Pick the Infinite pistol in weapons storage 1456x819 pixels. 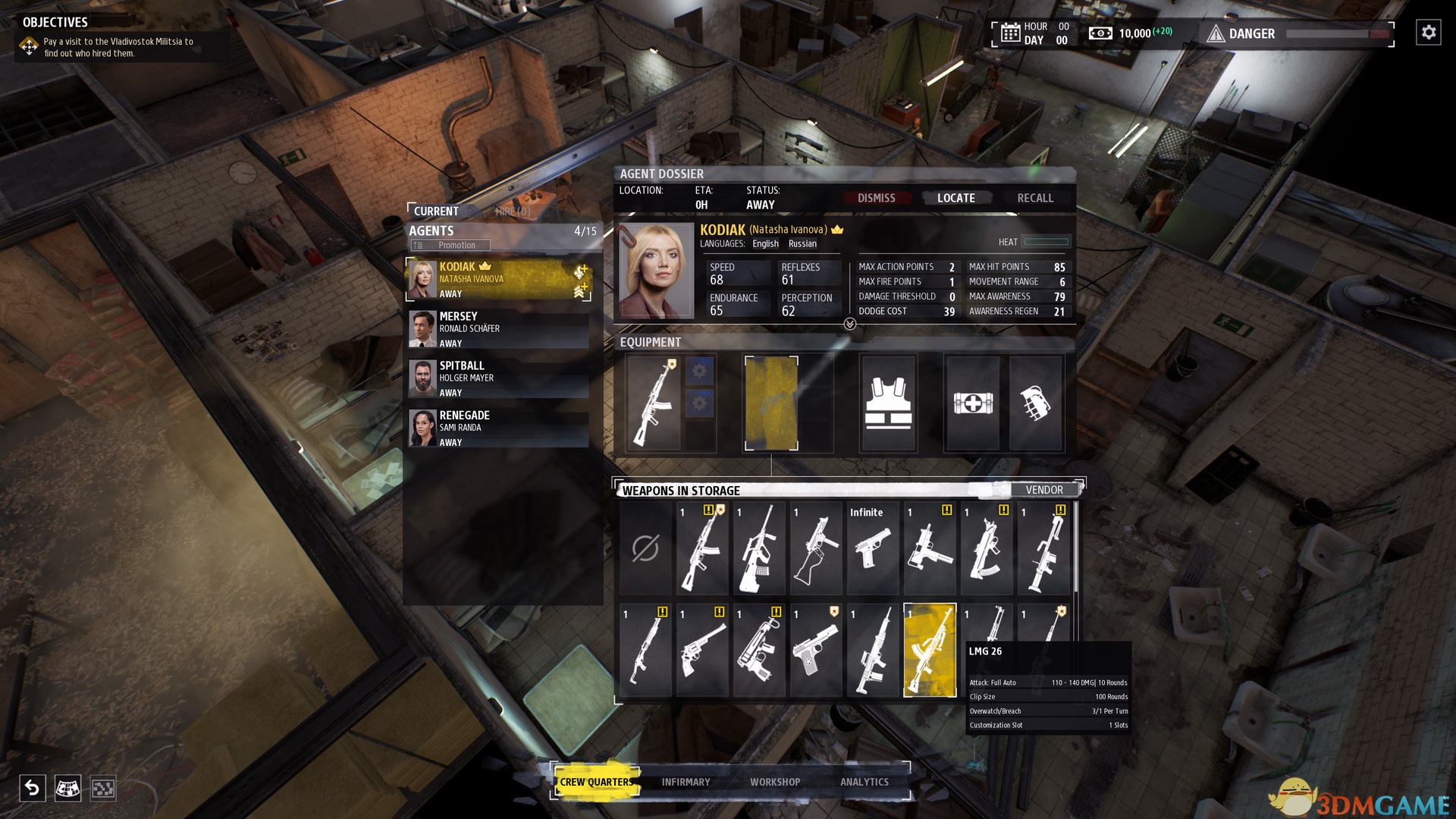pos(873,548)
